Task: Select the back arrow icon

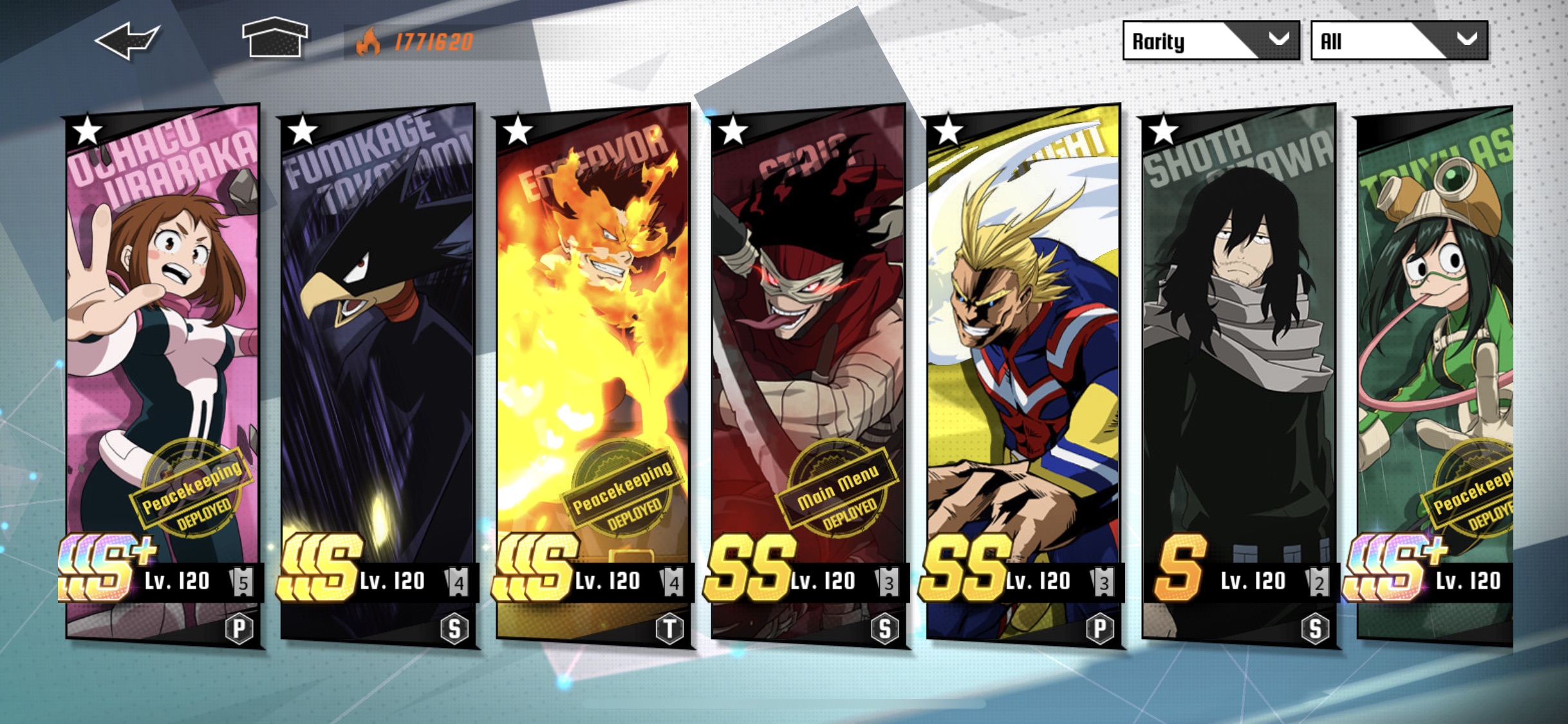Action: 129,42
